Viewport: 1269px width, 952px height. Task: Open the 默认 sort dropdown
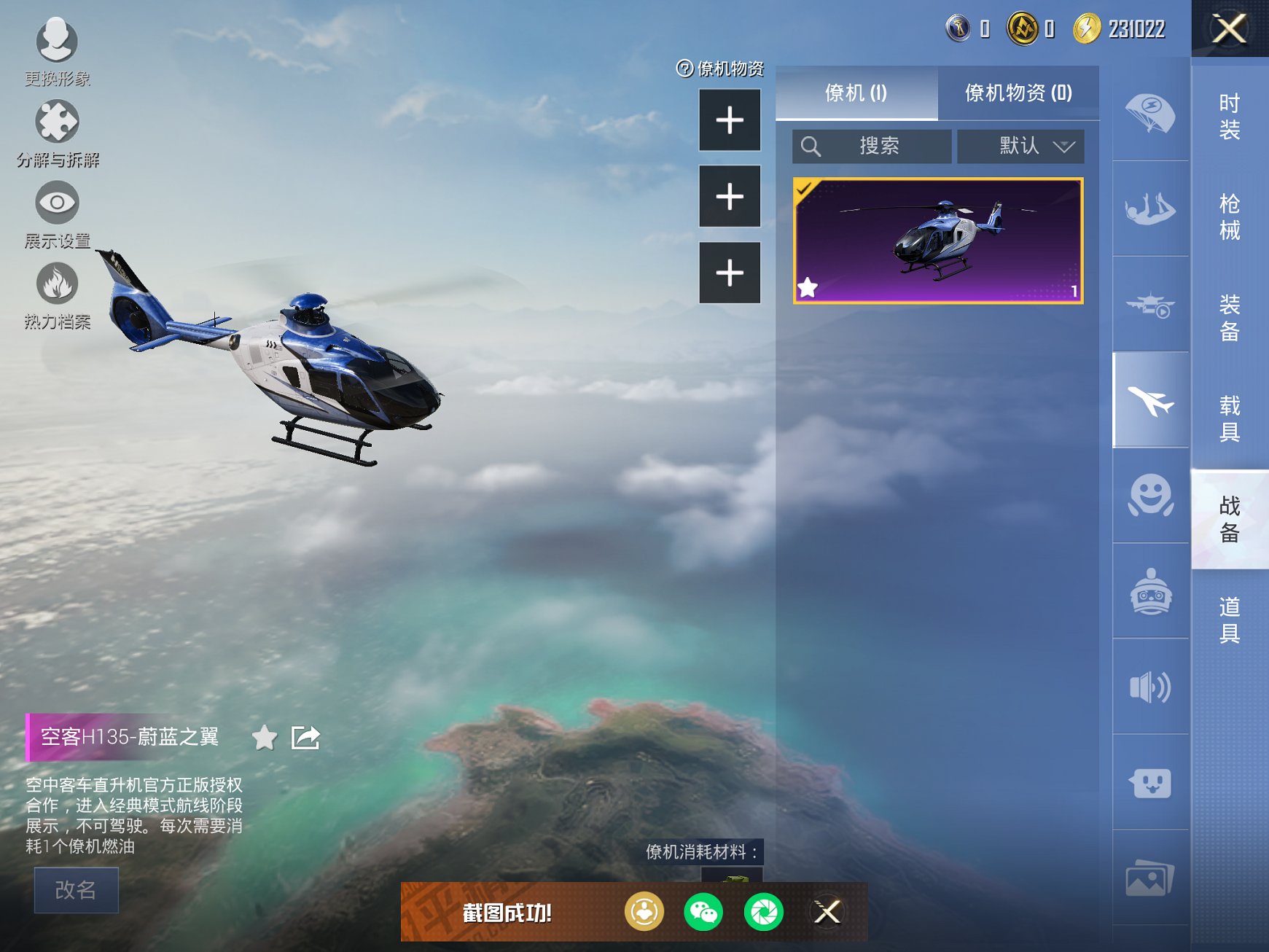pos(1020,146)
